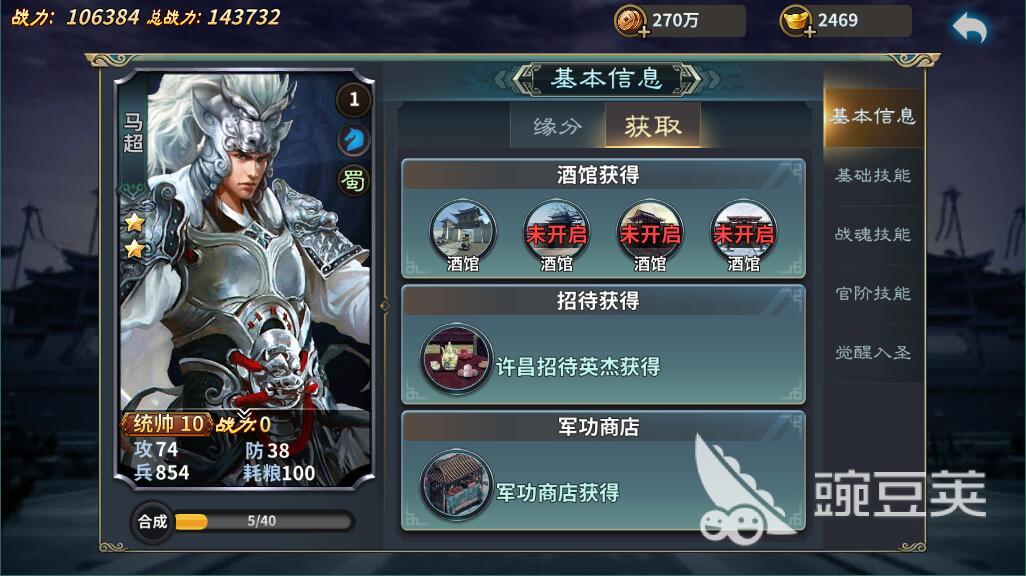This screenshot has height=576, width=1026.
Task: Open the 基础技能 side tab
Action: [872, 176]
